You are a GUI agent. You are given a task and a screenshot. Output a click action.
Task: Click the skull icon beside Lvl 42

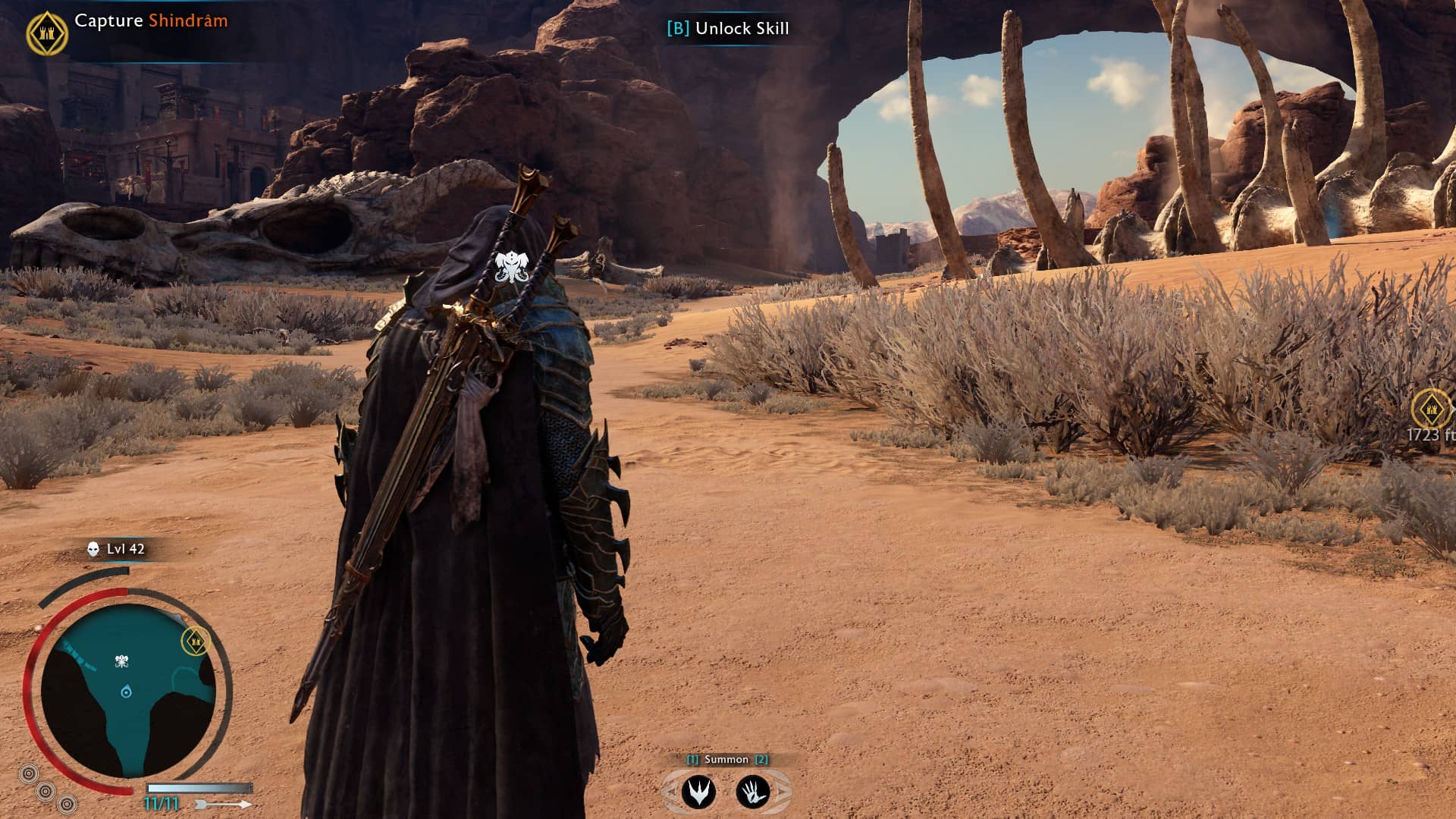(93, 549)
